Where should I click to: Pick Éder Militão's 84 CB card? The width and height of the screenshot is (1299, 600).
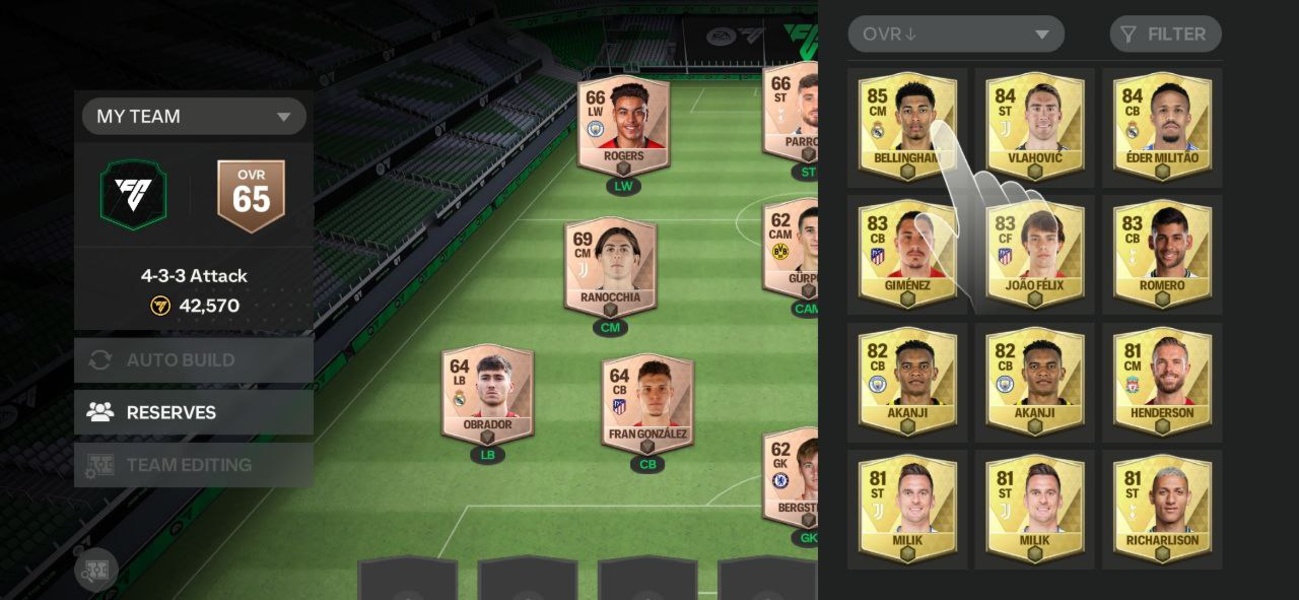coord(1161,126)
